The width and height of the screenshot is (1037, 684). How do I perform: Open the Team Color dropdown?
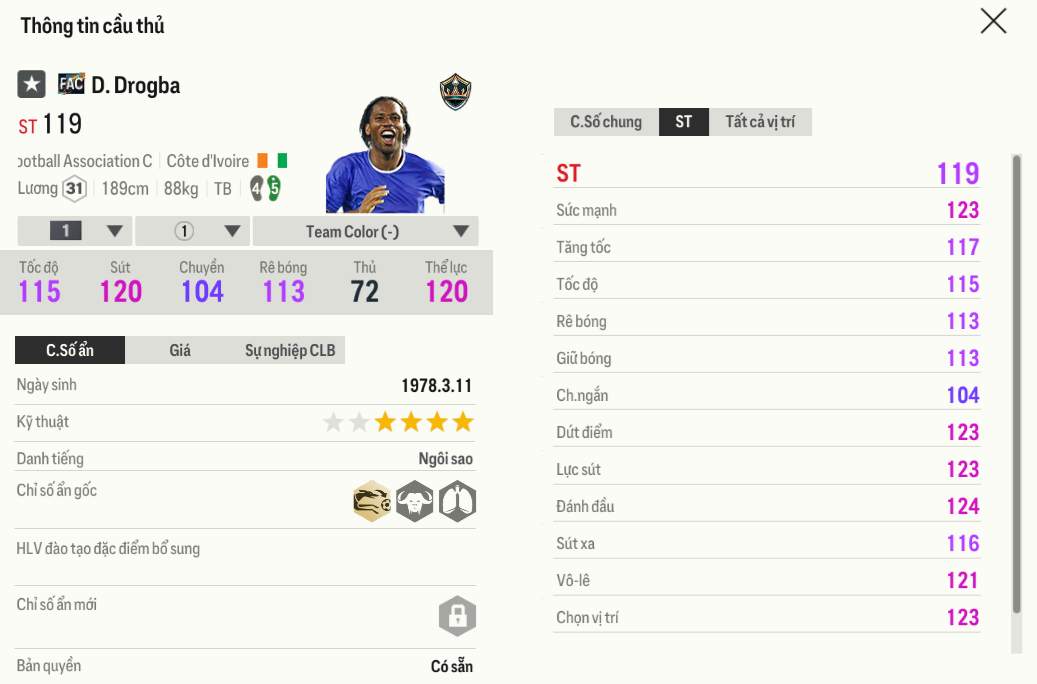[x=365, y=231]
